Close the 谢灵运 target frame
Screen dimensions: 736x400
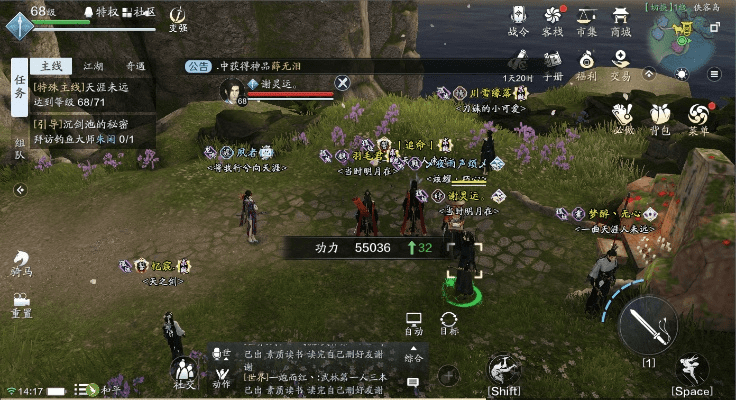click(342, 83)
